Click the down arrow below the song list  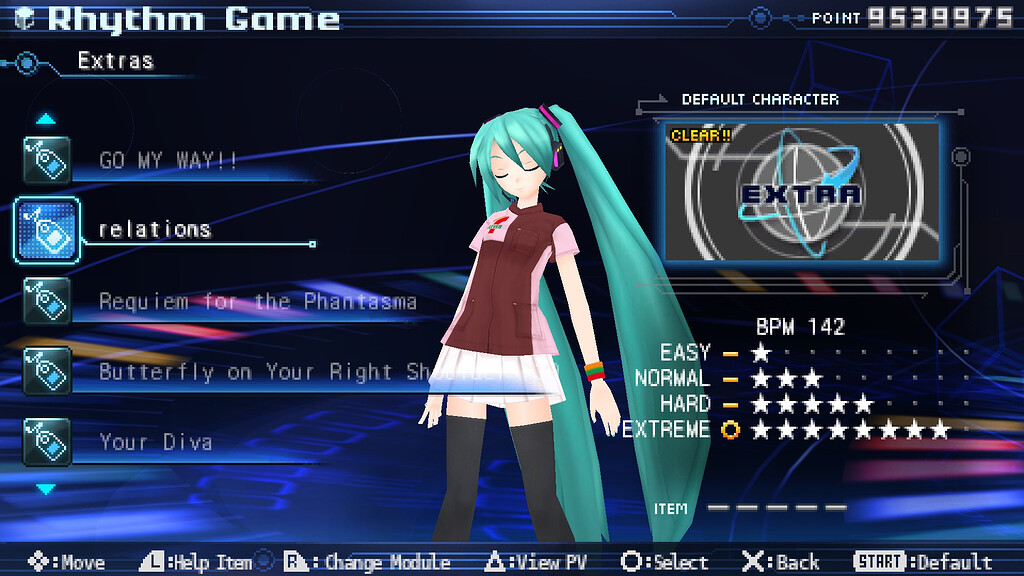[x=46, y=489]
